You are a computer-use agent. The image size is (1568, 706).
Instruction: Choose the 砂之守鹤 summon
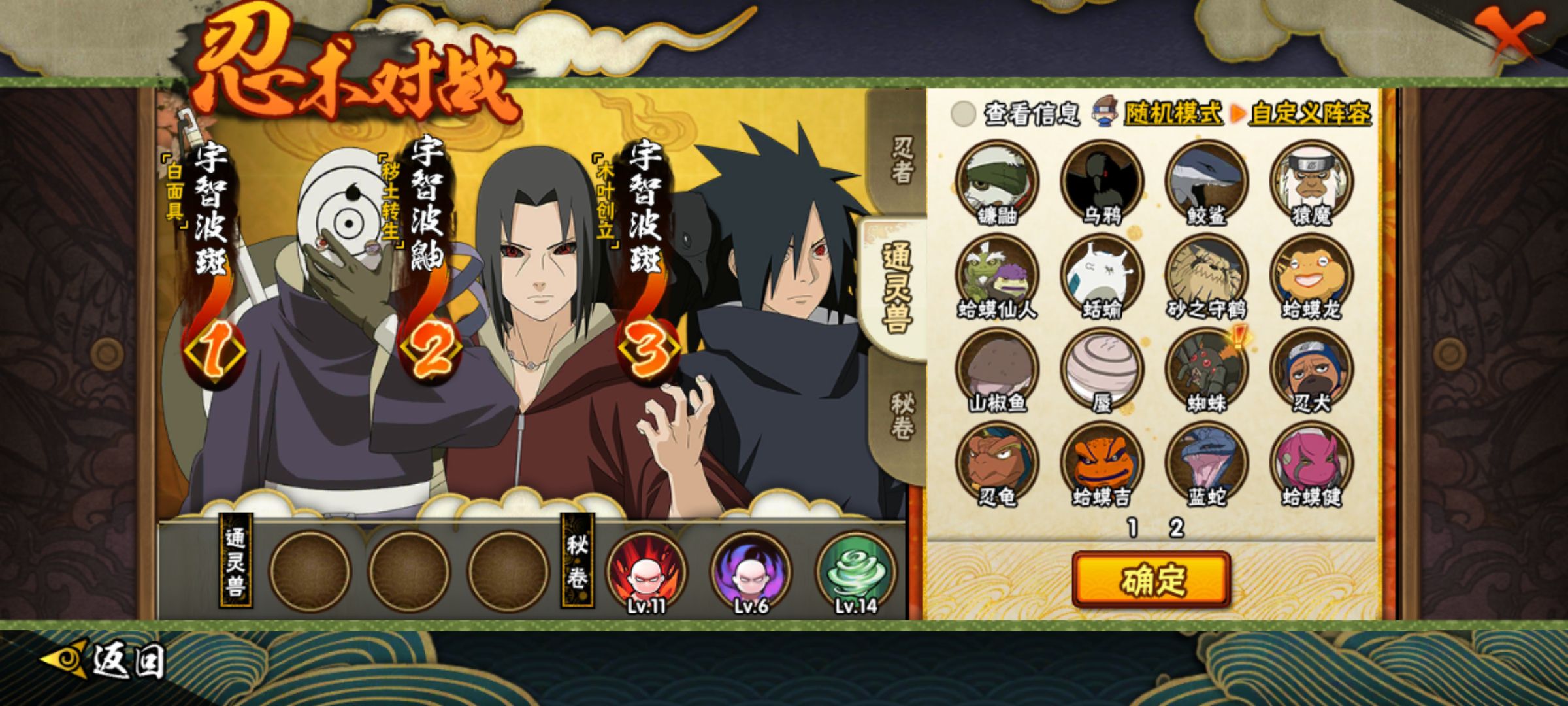(x=1207, y=275)
